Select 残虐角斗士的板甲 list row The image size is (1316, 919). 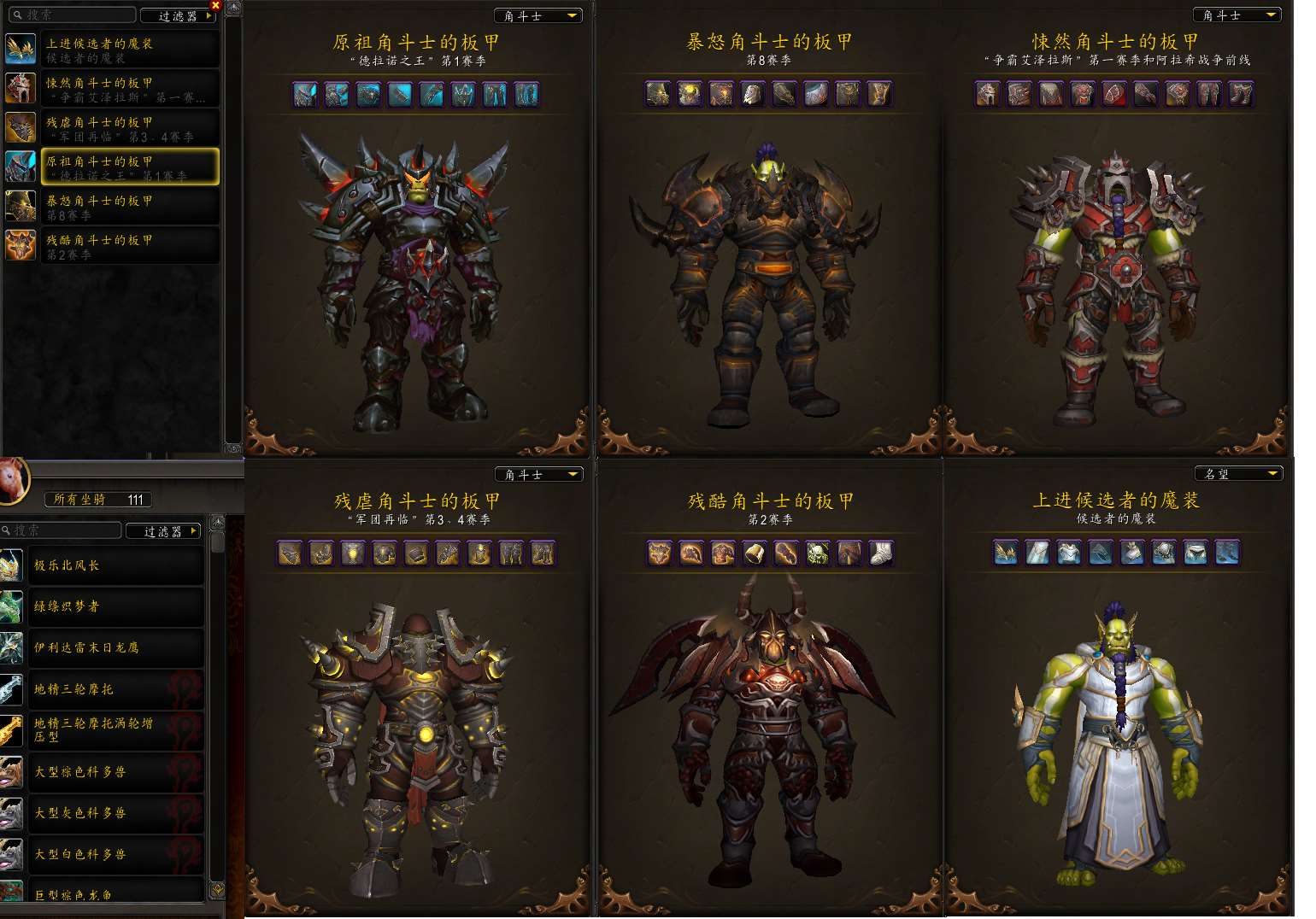(128, 128)
